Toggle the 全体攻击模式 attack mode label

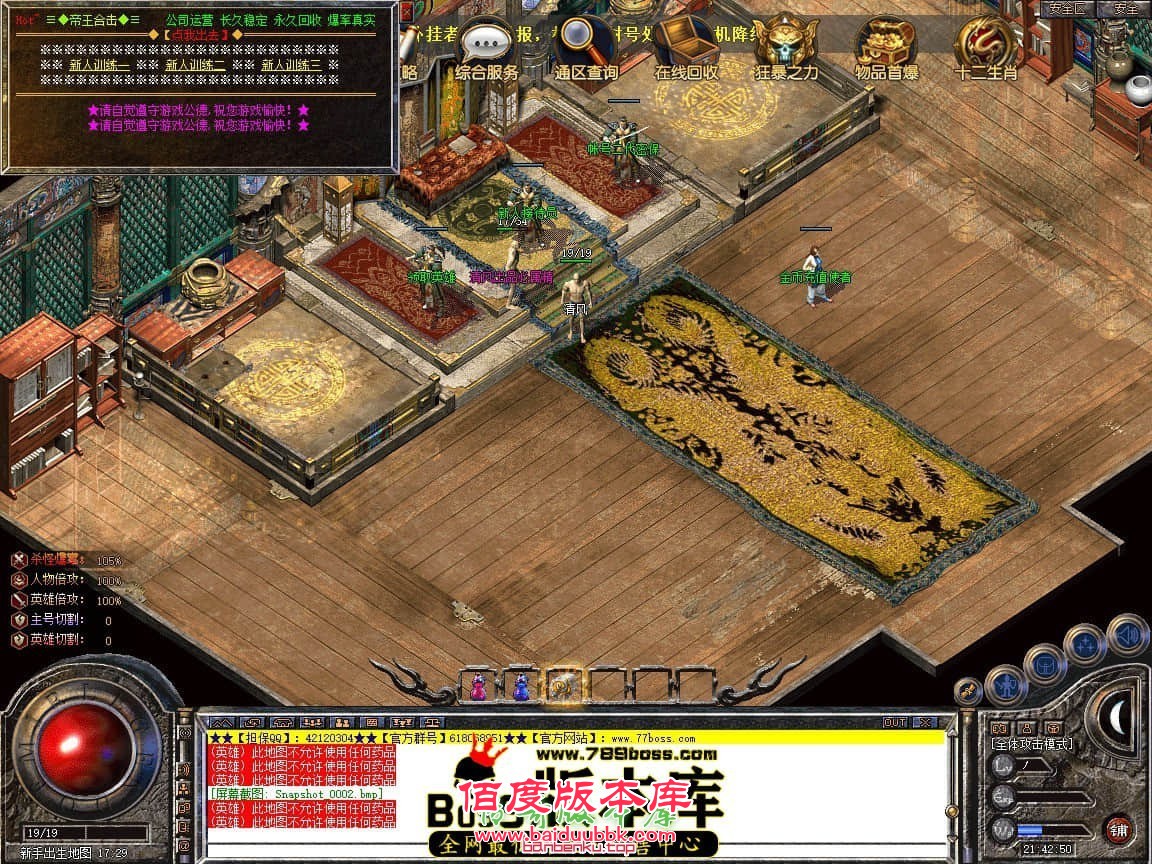(1032, 743)
